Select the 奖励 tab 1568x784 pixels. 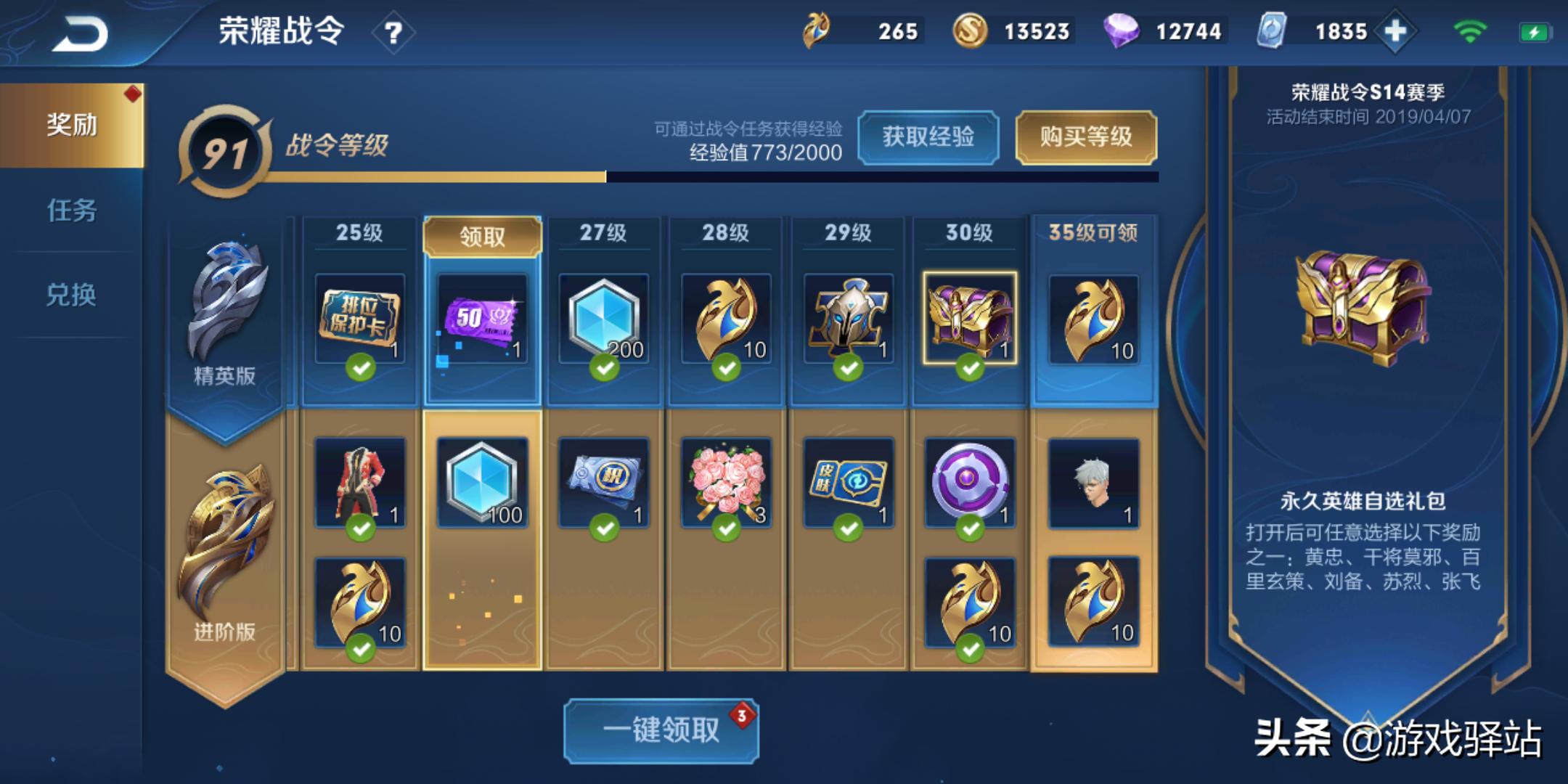click(71, 125)
